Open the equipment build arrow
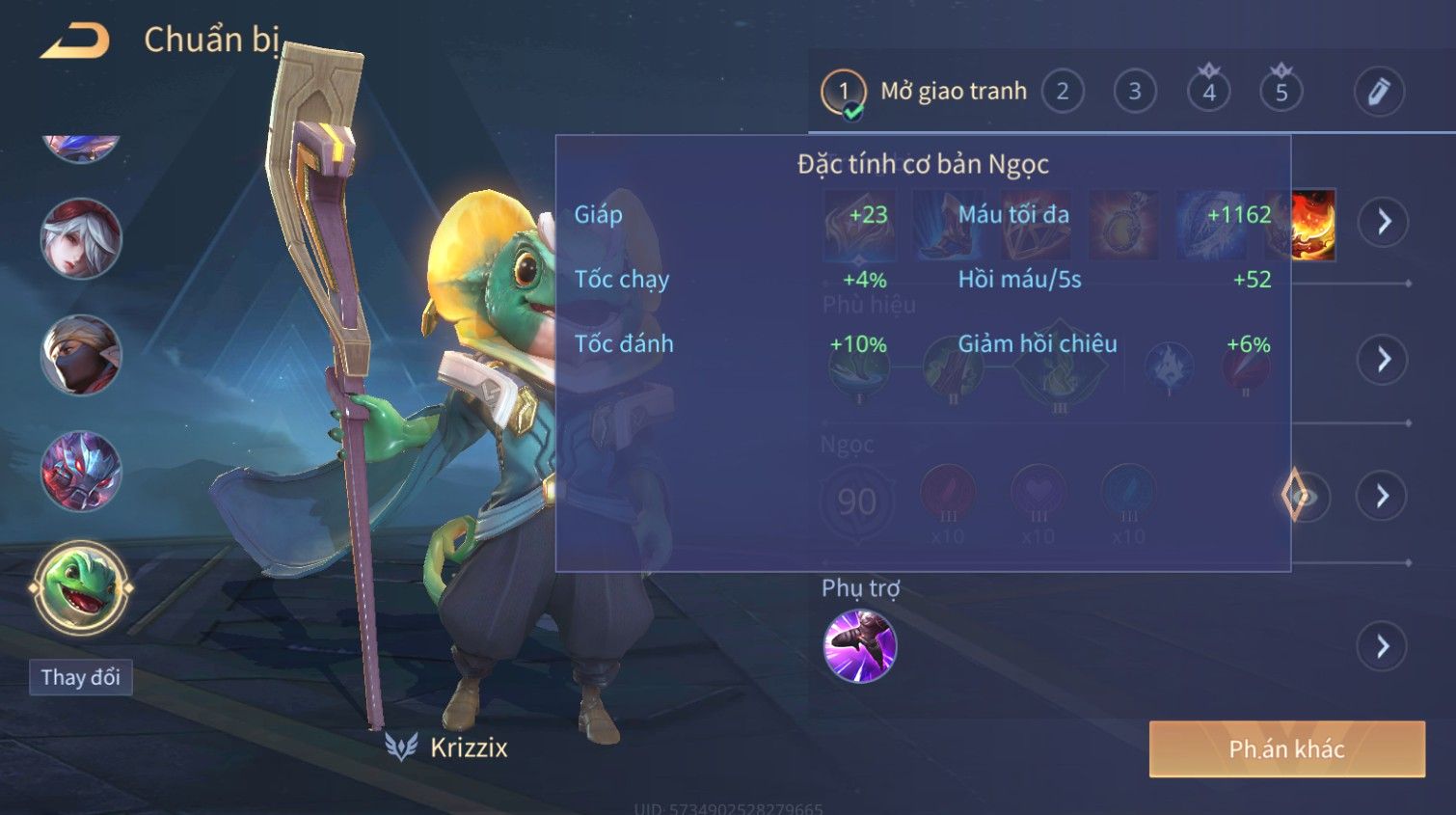This screenshot has height=815, width=1456. pyautogui.click(x=1384, y=222)
